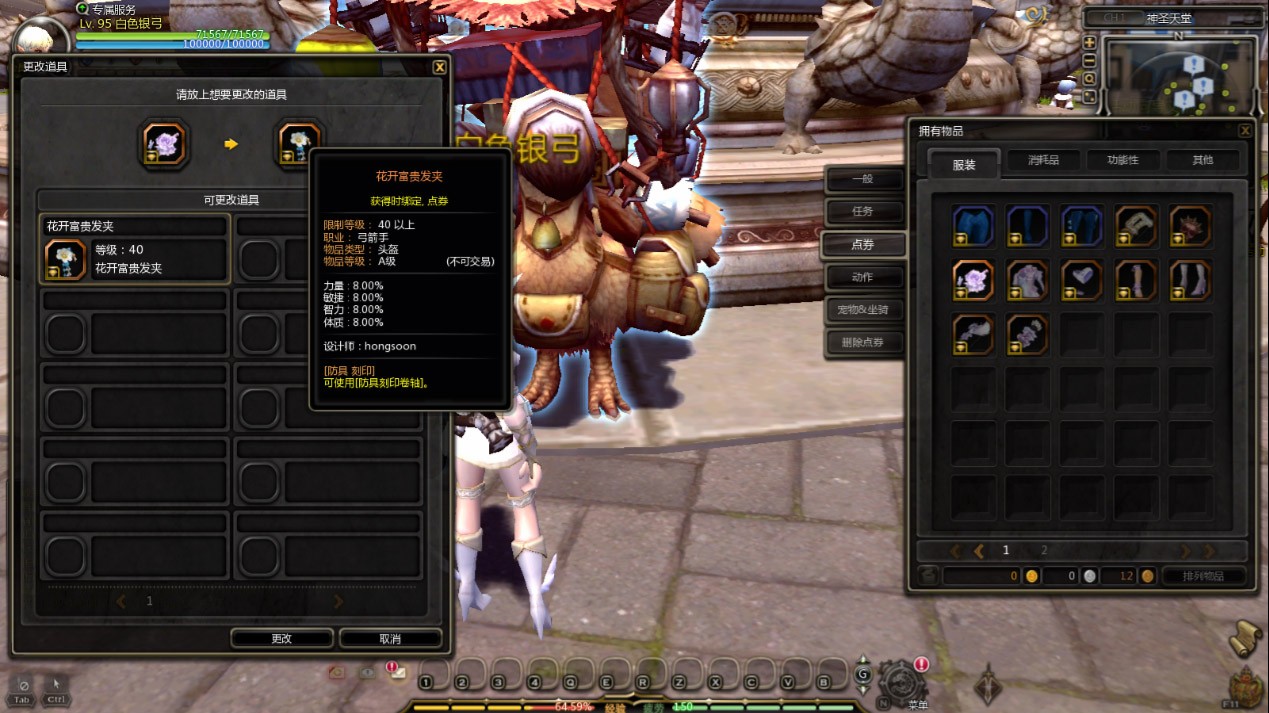
Task: Open the 宠物&坐骑 category
Action: [863, 310]
